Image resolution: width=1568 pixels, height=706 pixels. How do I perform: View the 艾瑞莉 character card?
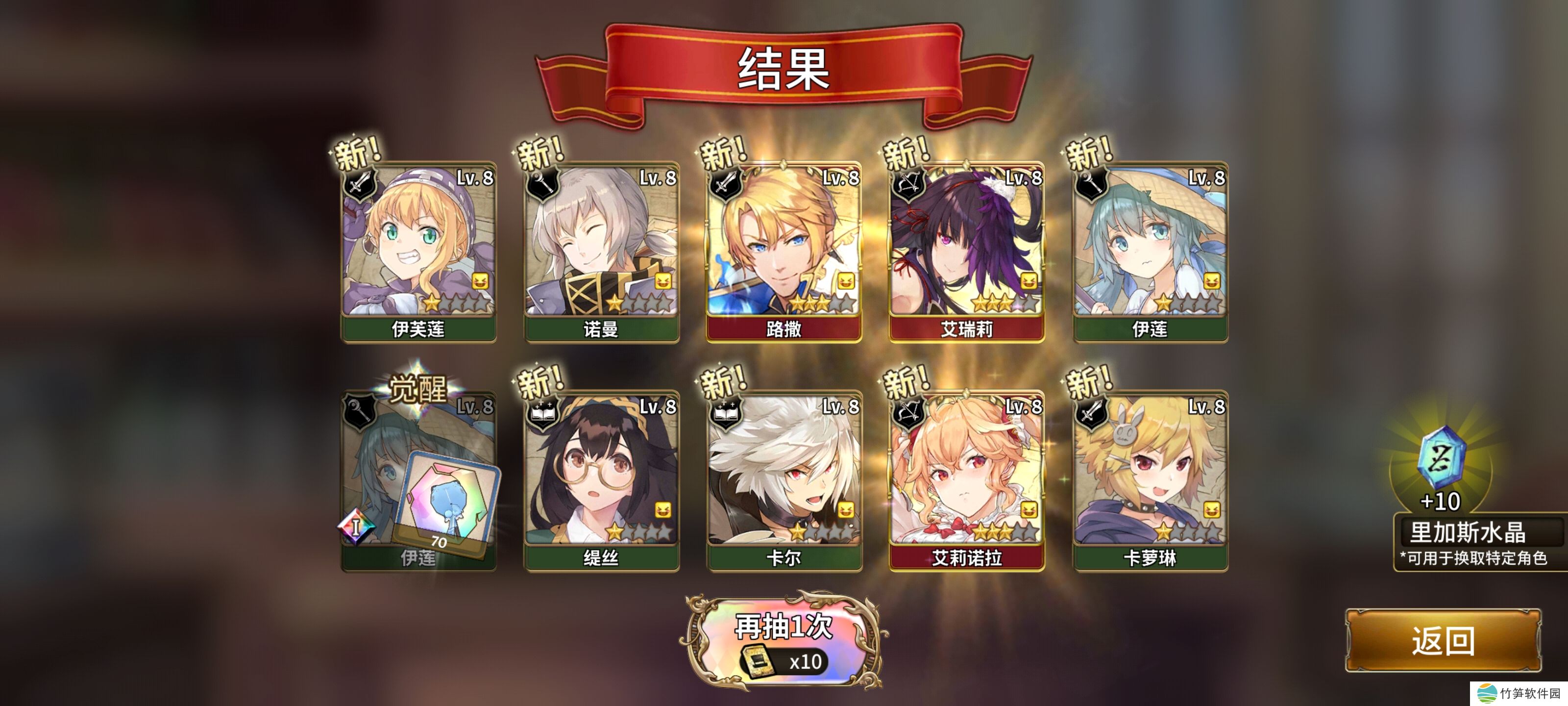tap(967, 250)
